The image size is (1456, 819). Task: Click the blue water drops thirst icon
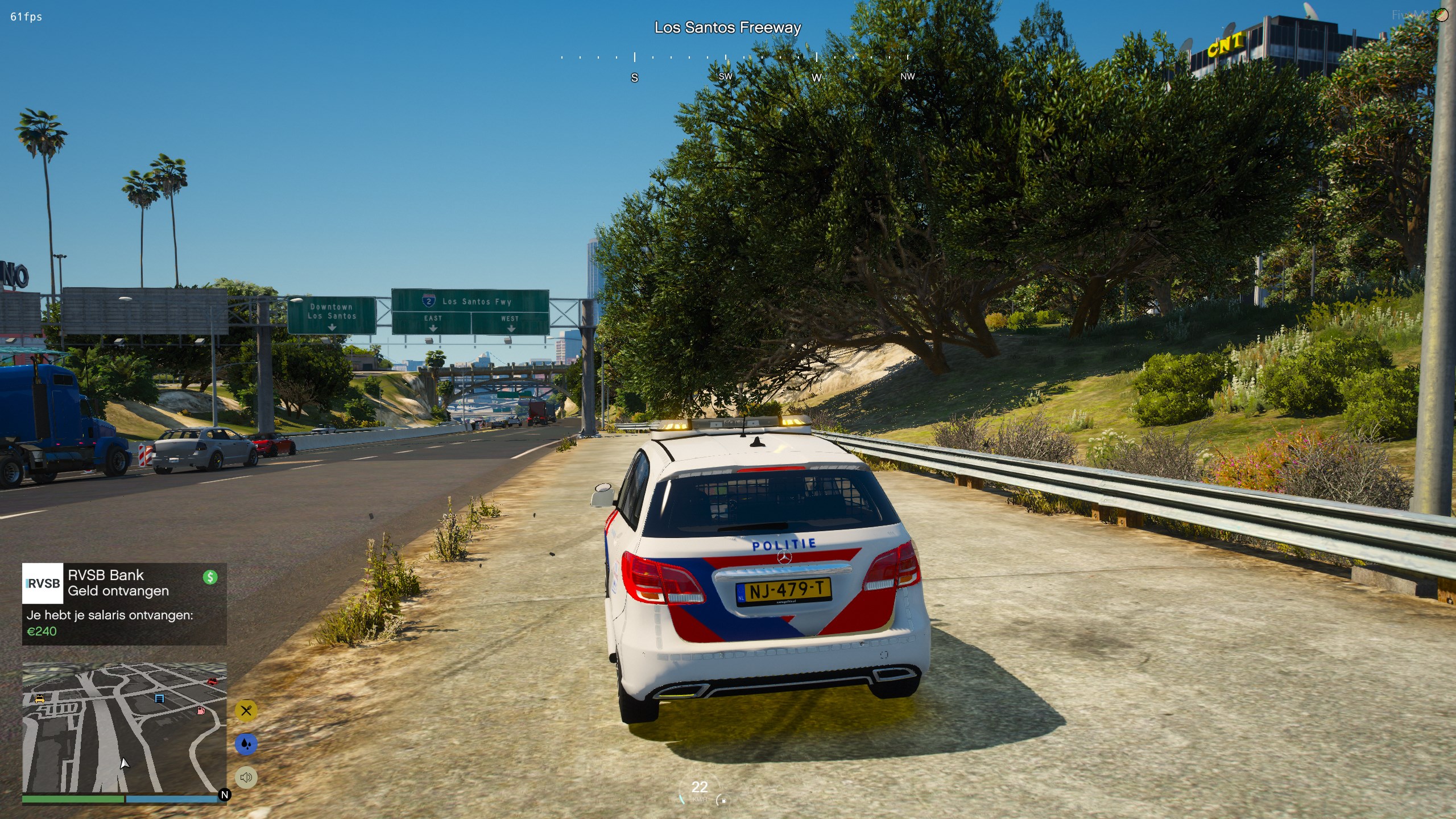[246, 744]
